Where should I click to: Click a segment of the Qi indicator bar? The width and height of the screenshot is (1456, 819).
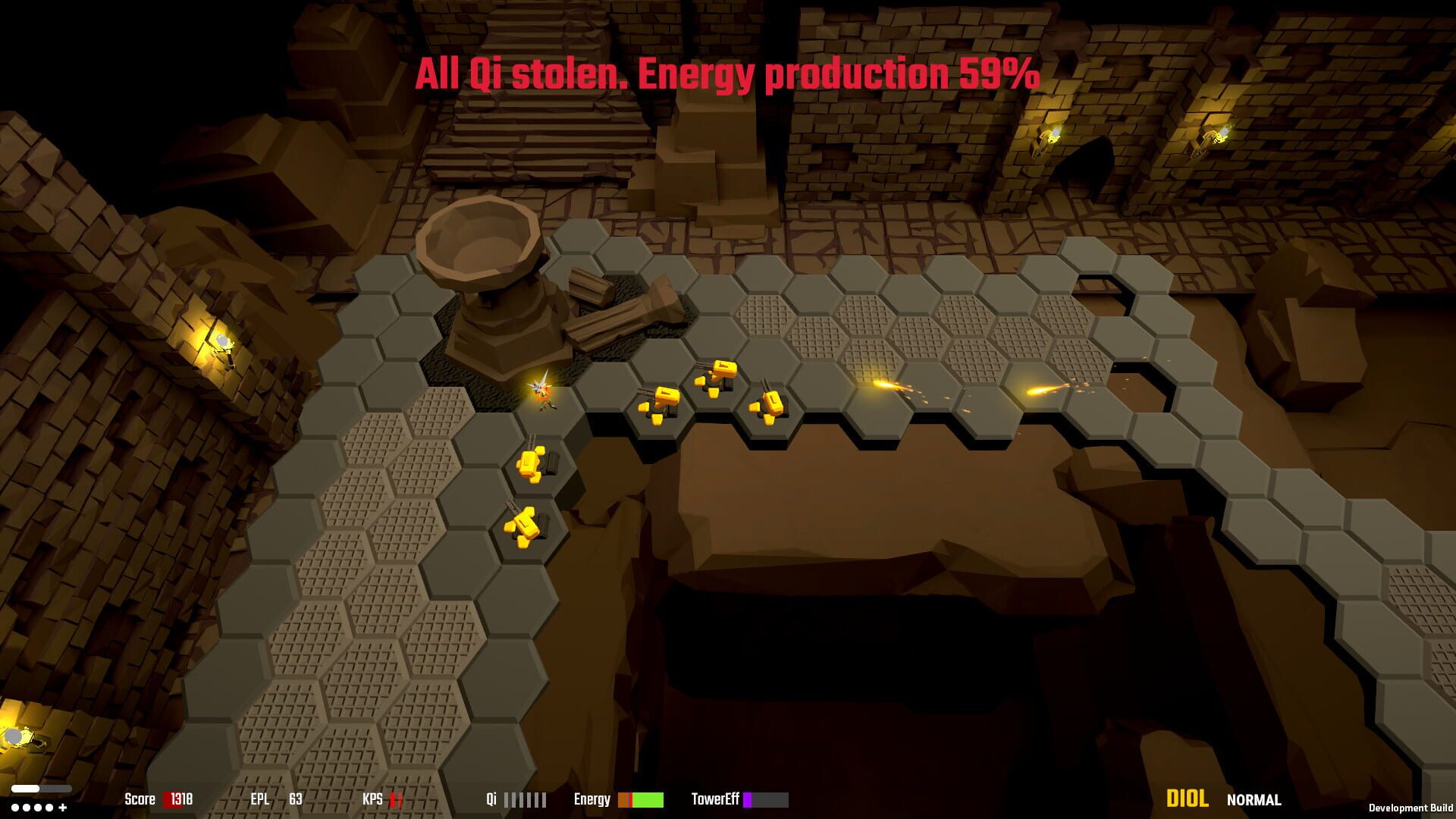[x=523, y=799]
